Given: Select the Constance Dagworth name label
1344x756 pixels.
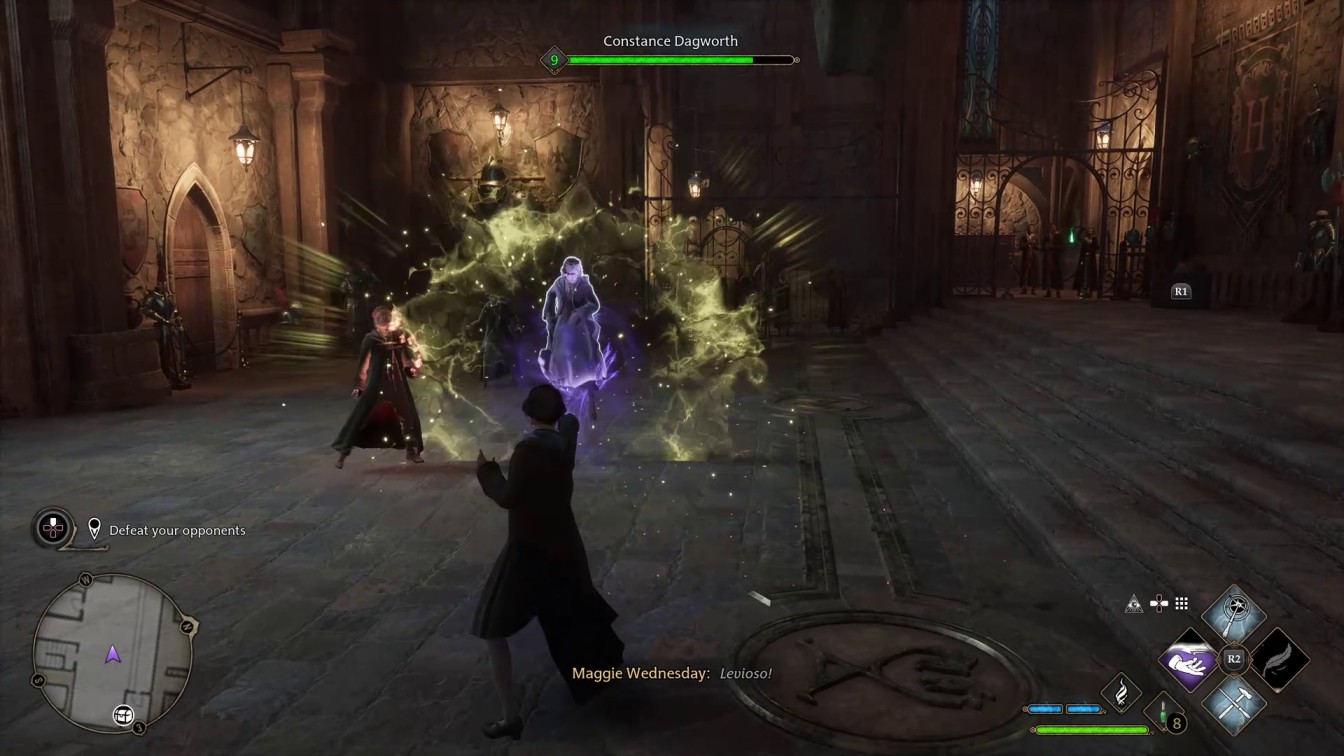Looking at the screenshot, I should 670,41.
